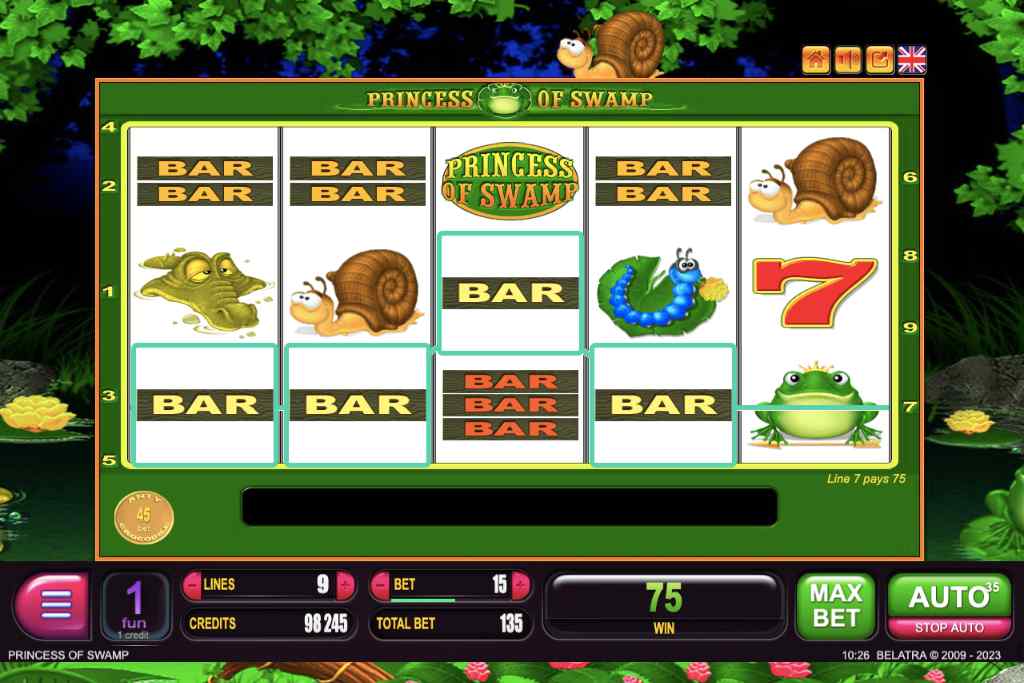This screenshot has width=1024, height=683.
Task: Decrease the number of lines
Action: point(193,584)
